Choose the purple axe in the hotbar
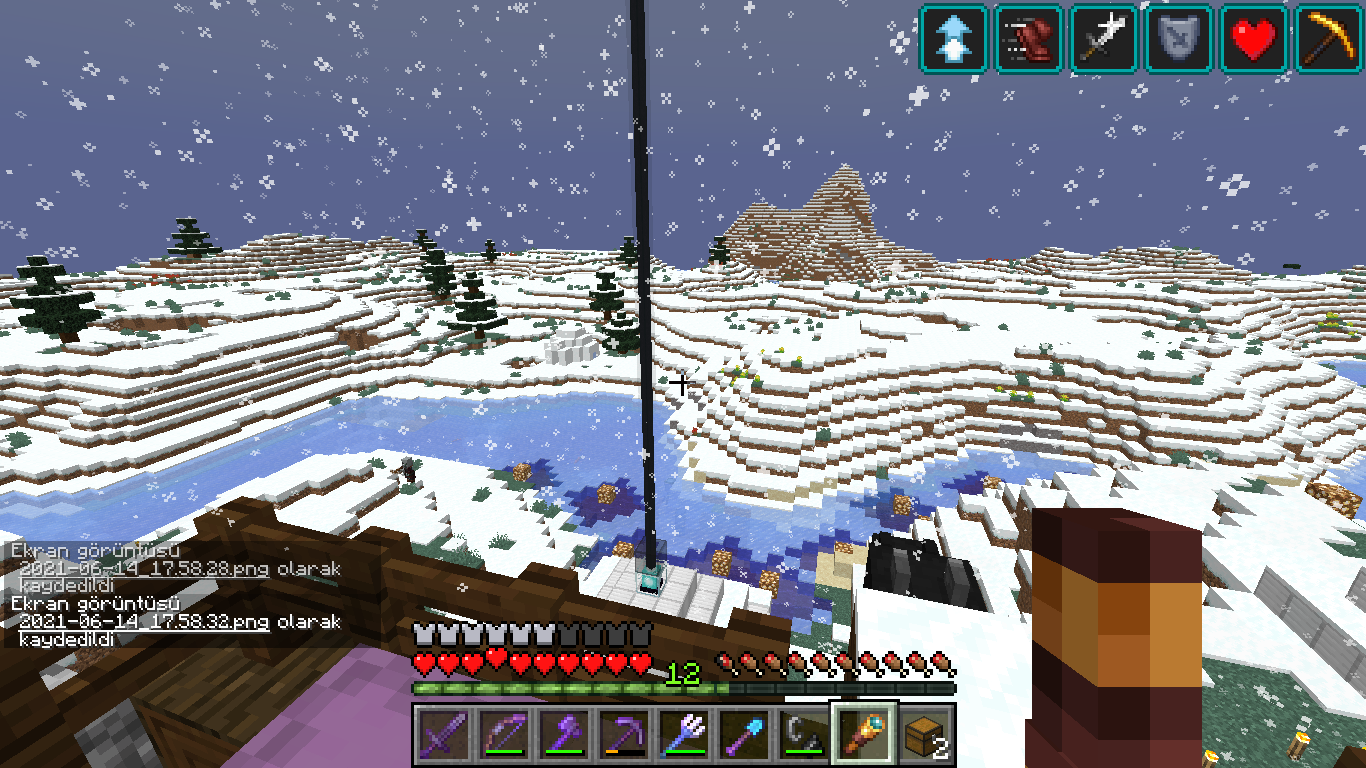 563,735
